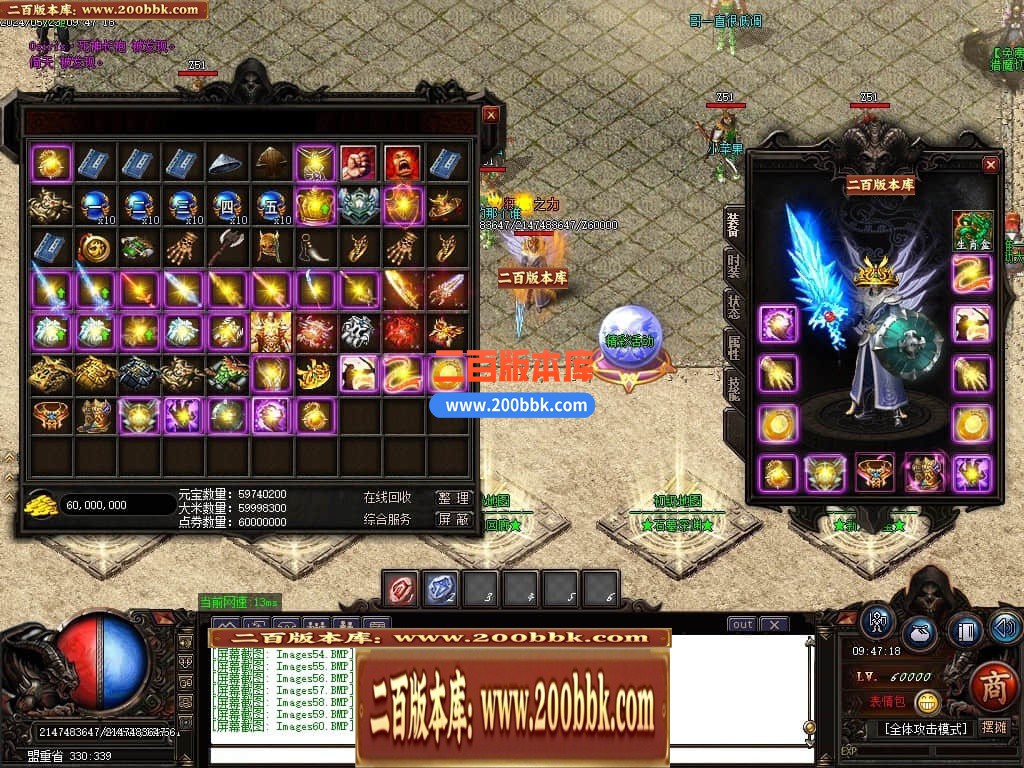Open the 生肖盒 zodiac box slot
Viewport: 1024px width, 768px height.
(972, 231)
